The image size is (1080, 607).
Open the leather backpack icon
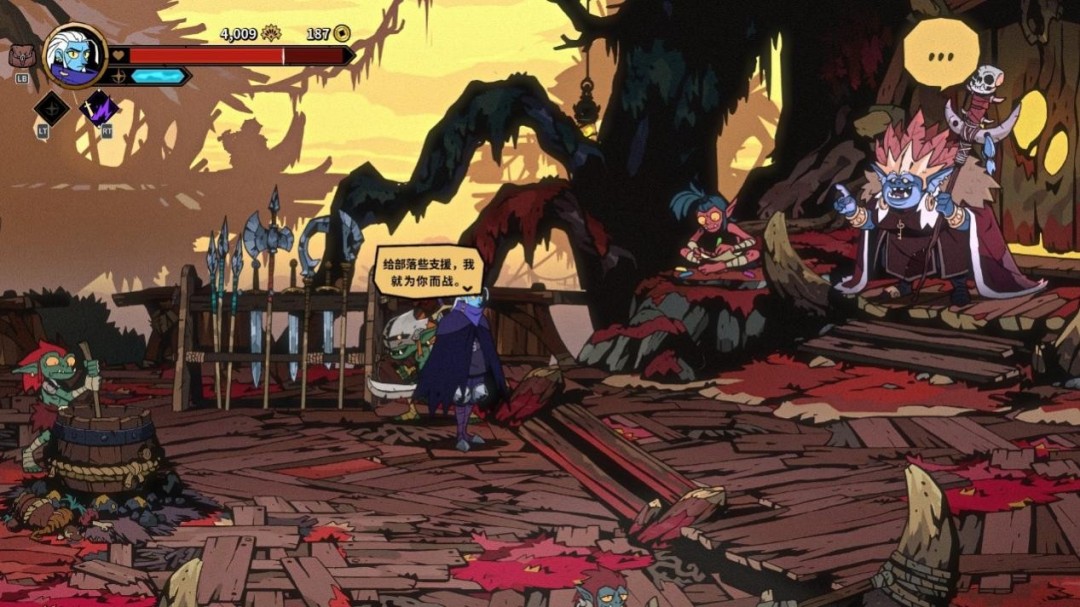click(x=21, y=56)
